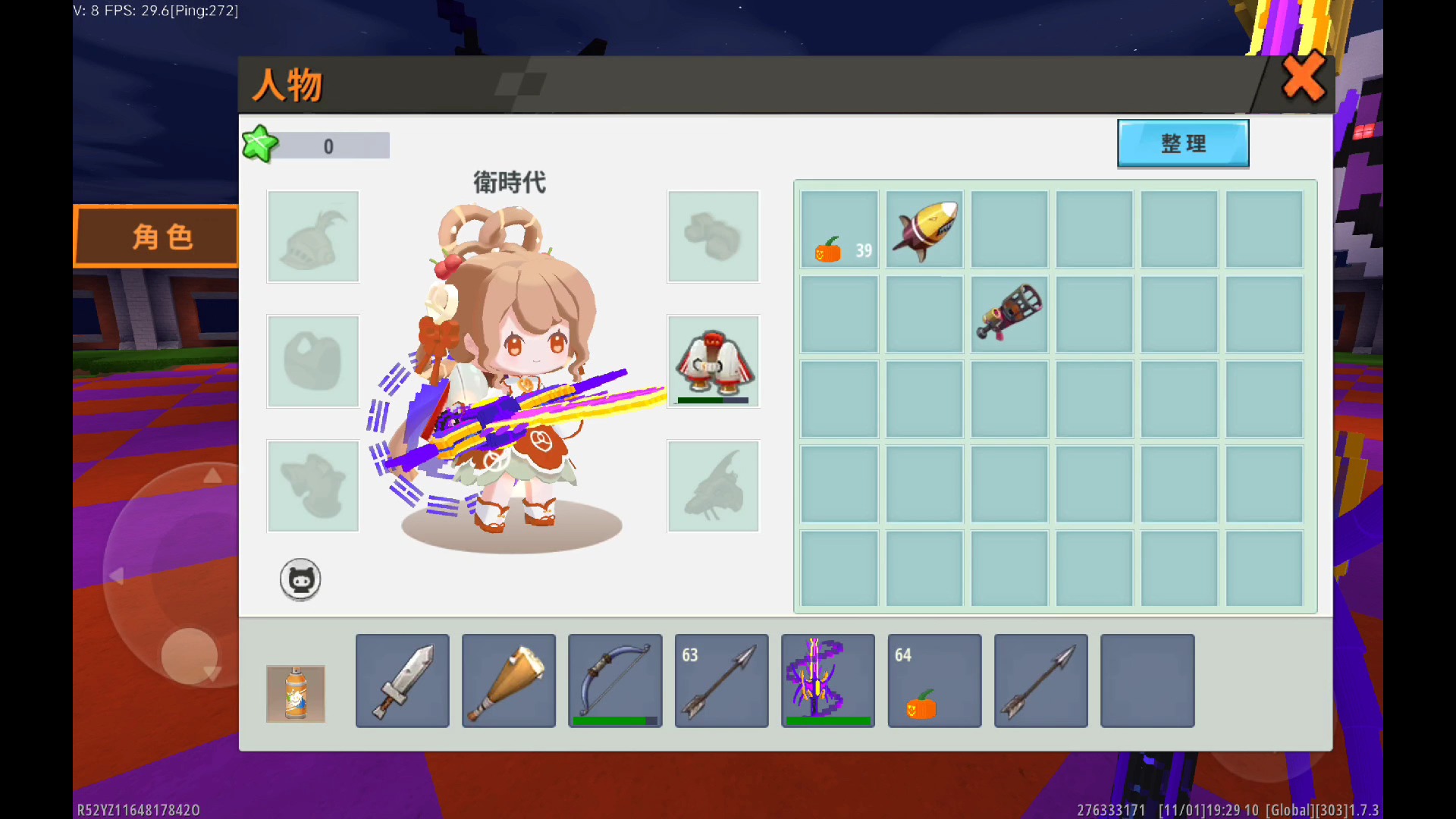Click the empty helmet equipment slot
Screen dimensions: 1456x819
pos(312,237)
